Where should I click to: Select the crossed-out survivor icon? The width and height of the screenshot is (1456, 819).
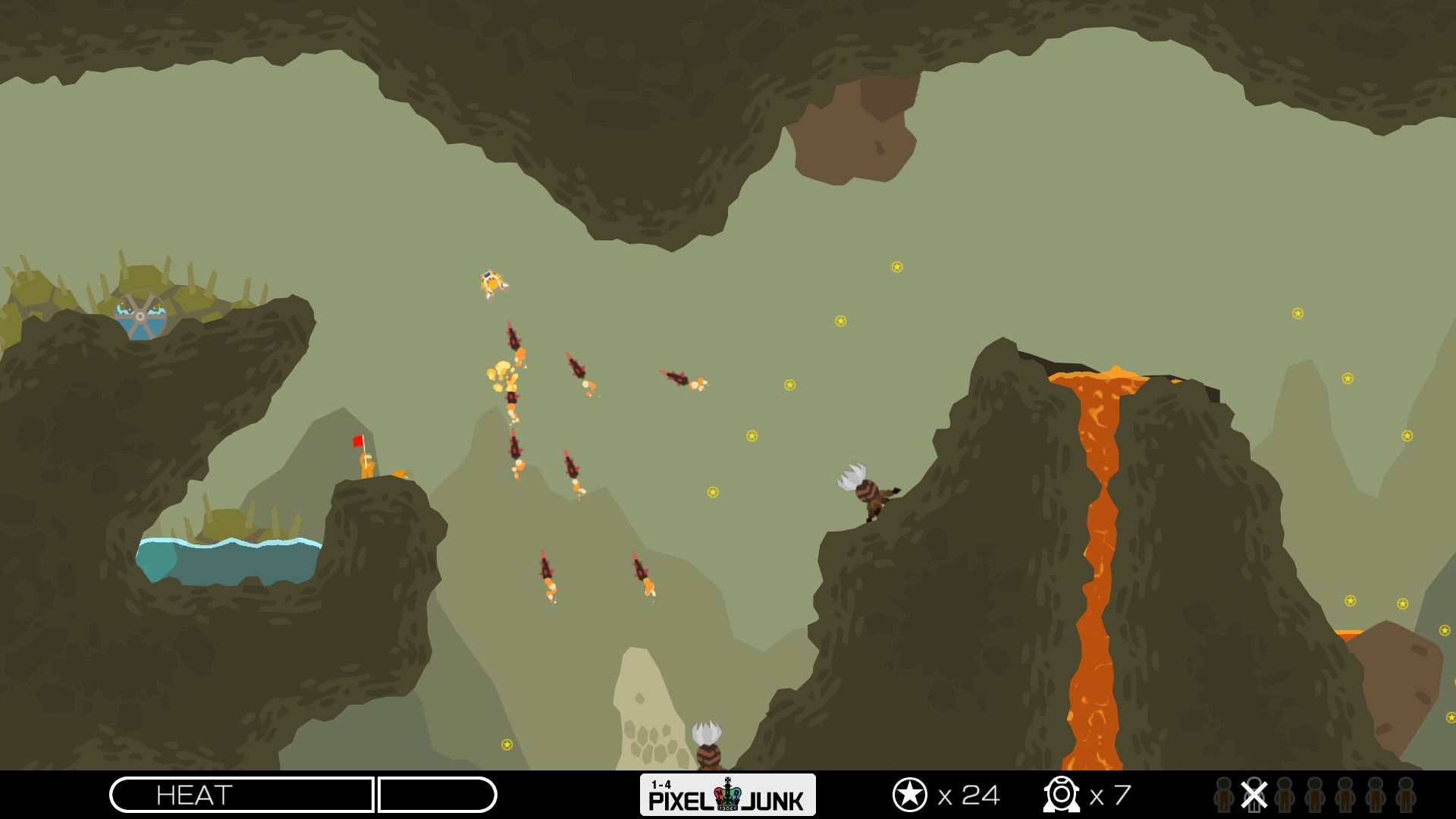(x=1254, y=795)
